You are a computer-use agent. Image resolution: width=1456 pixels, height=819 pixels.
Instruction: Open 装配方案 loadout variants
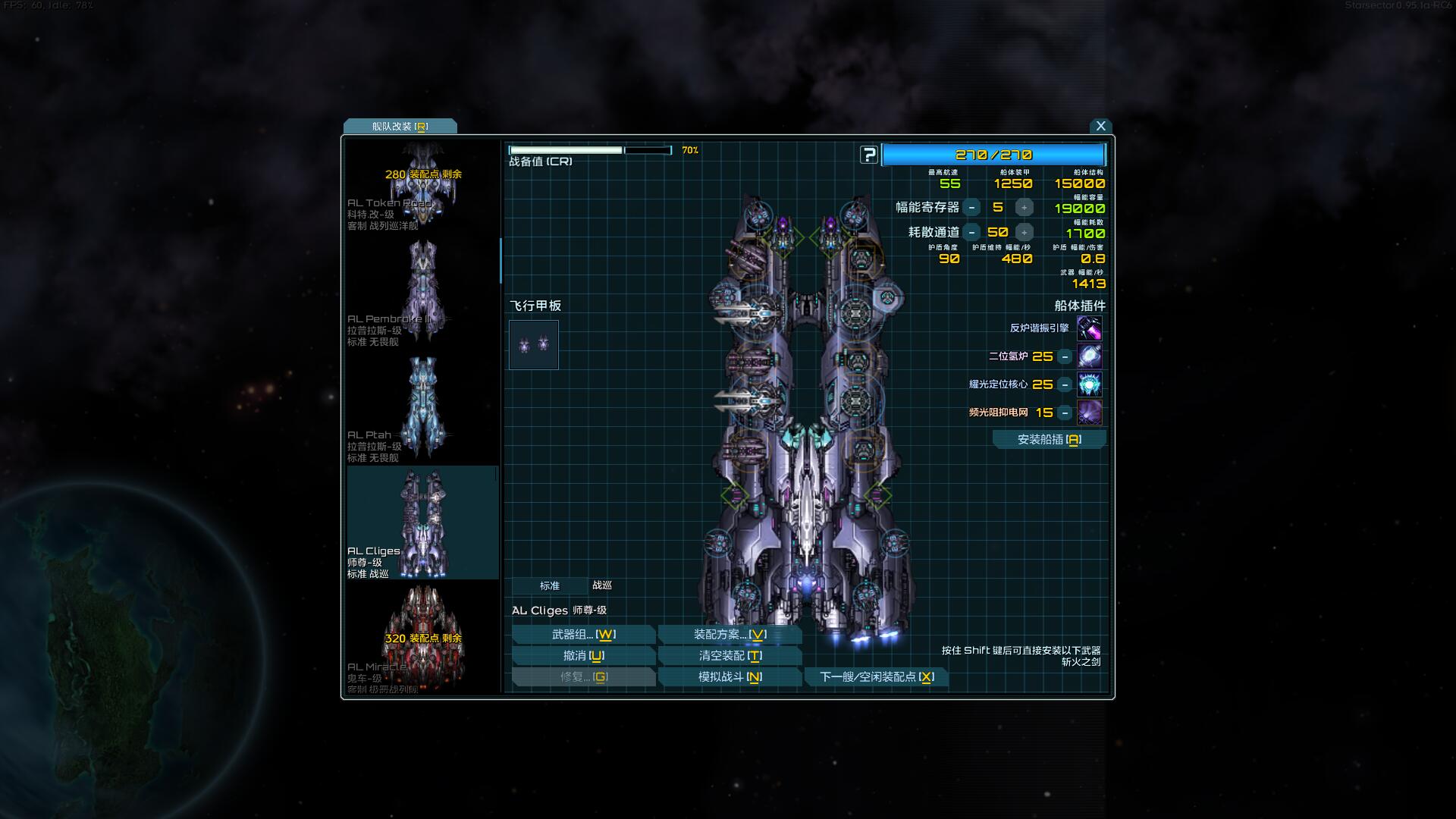(x=730, y=635)
